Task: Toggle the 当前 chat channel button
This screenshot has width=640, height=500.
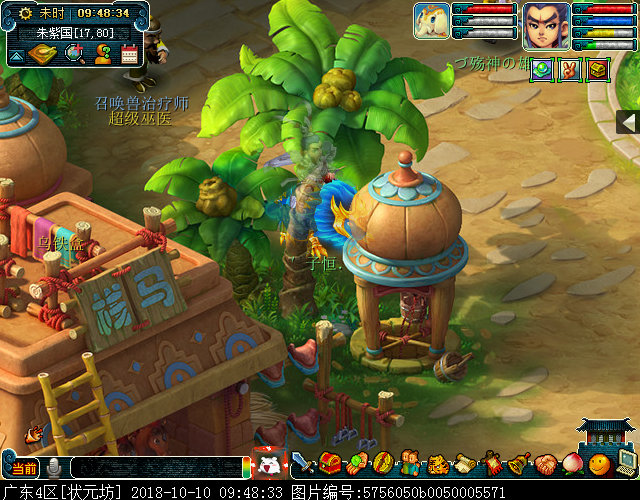Action: tap(23, 467)
